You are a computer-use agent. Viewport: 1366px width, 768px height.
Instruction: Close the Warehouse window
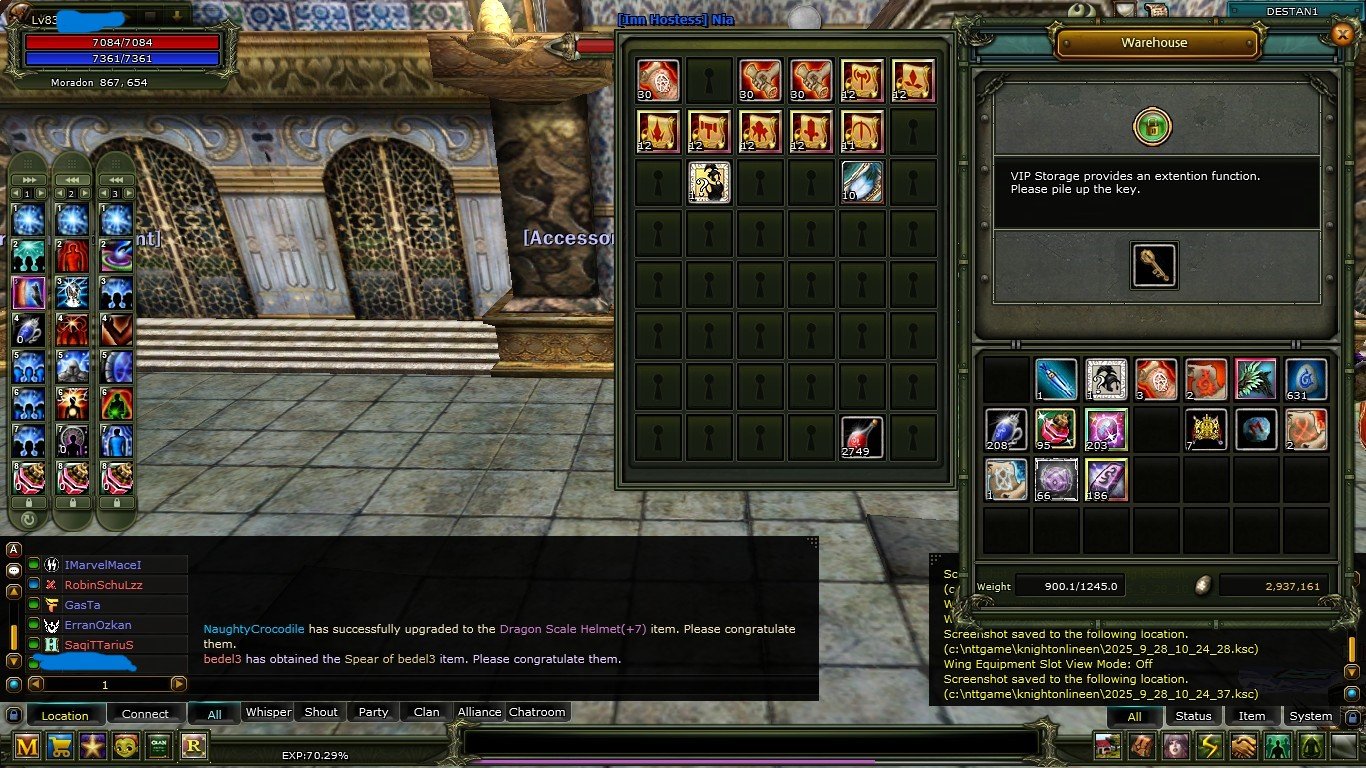[x=1342, y=34]
